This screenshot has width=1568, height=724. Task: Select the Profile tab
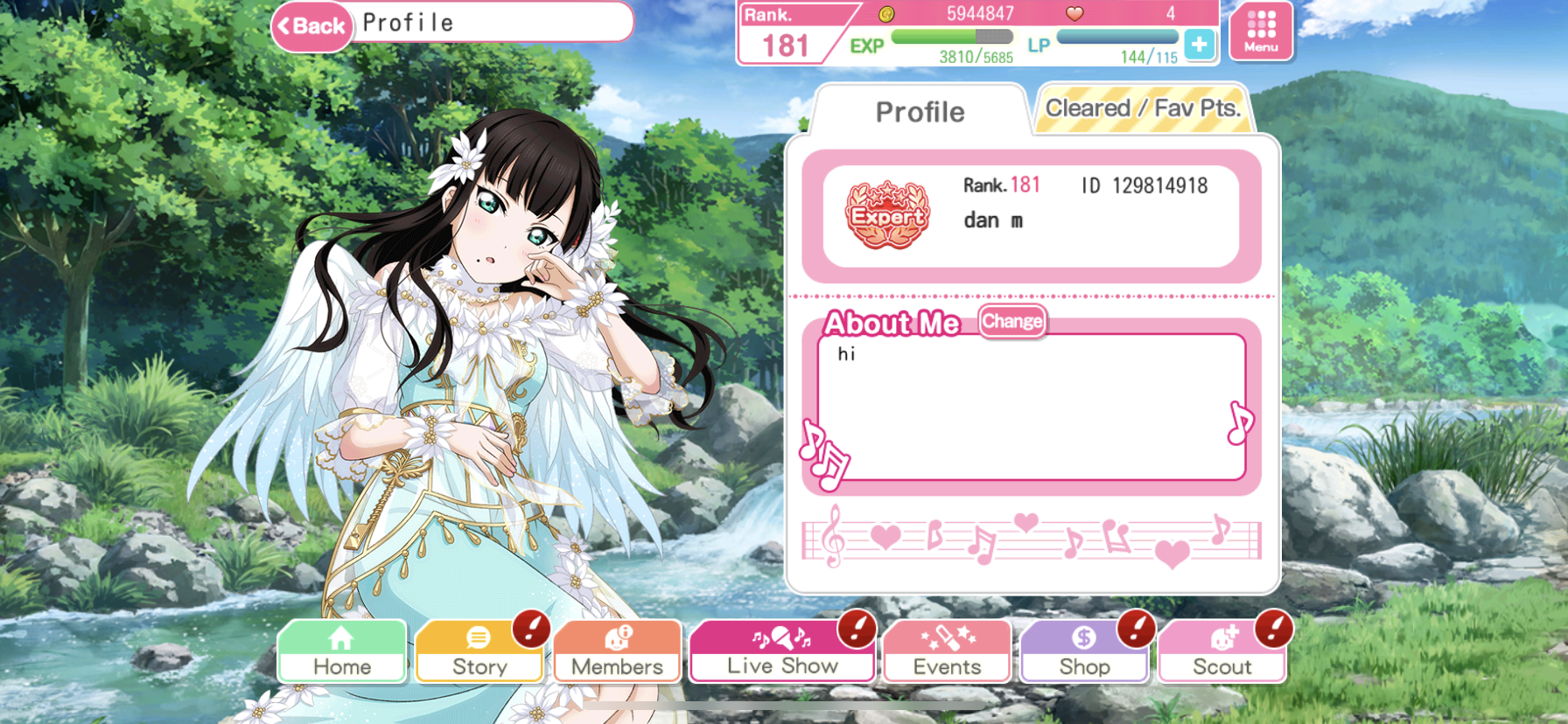coord(920,112)
